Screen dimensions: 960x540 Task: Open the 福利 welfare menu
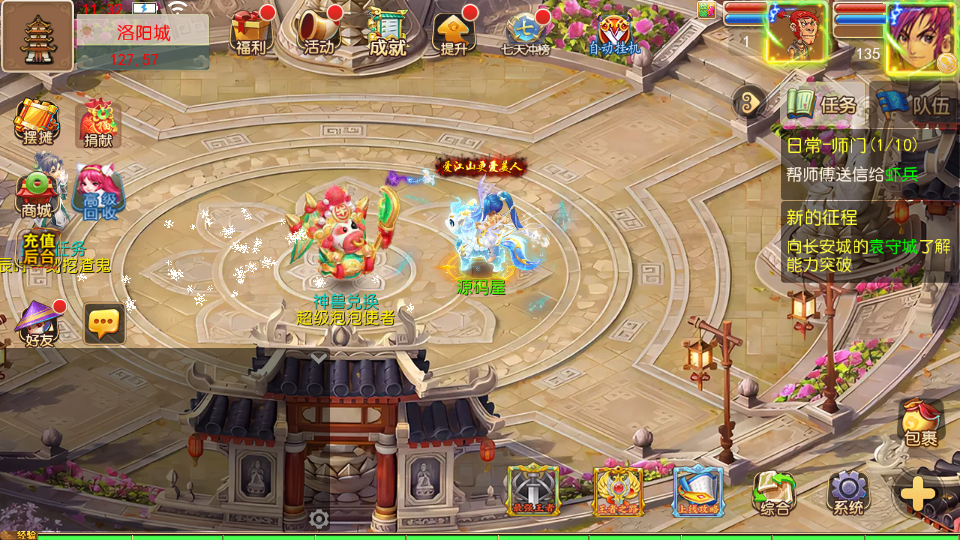(249, 31)
